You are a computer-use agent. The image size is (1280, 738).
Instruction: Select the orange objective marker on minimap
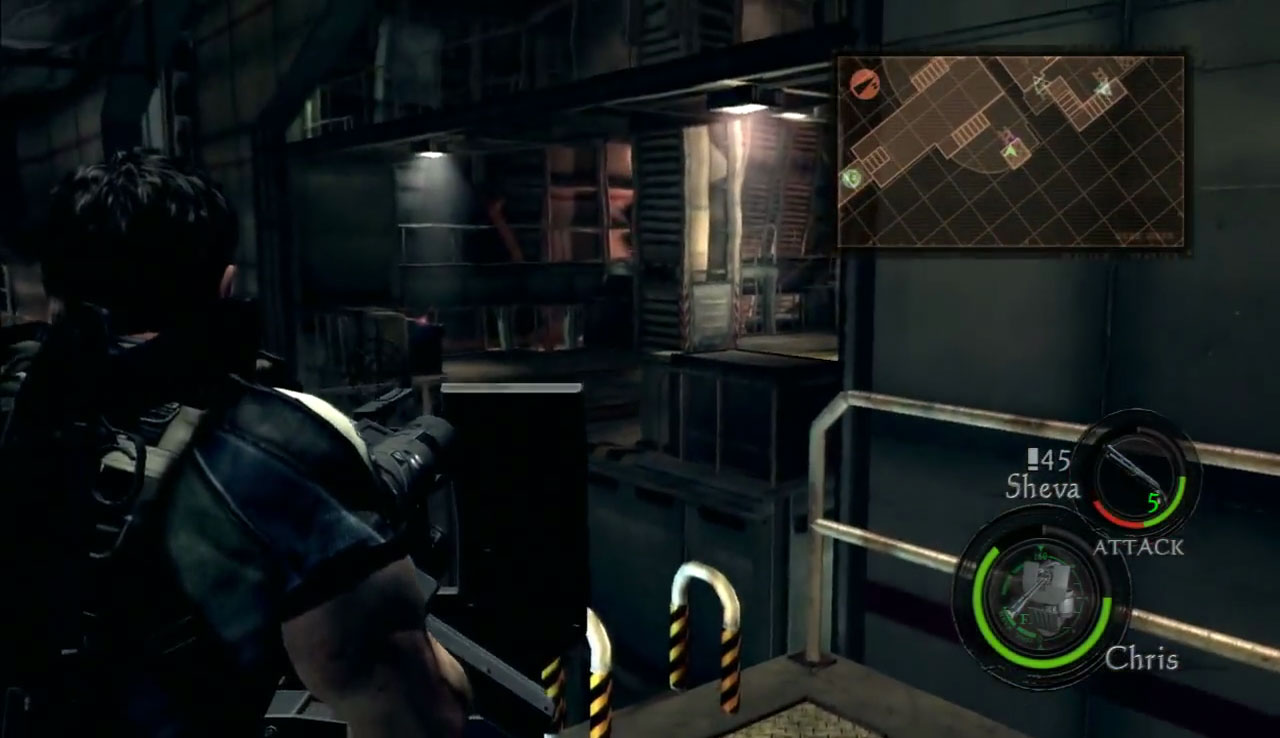coord(862,83)
